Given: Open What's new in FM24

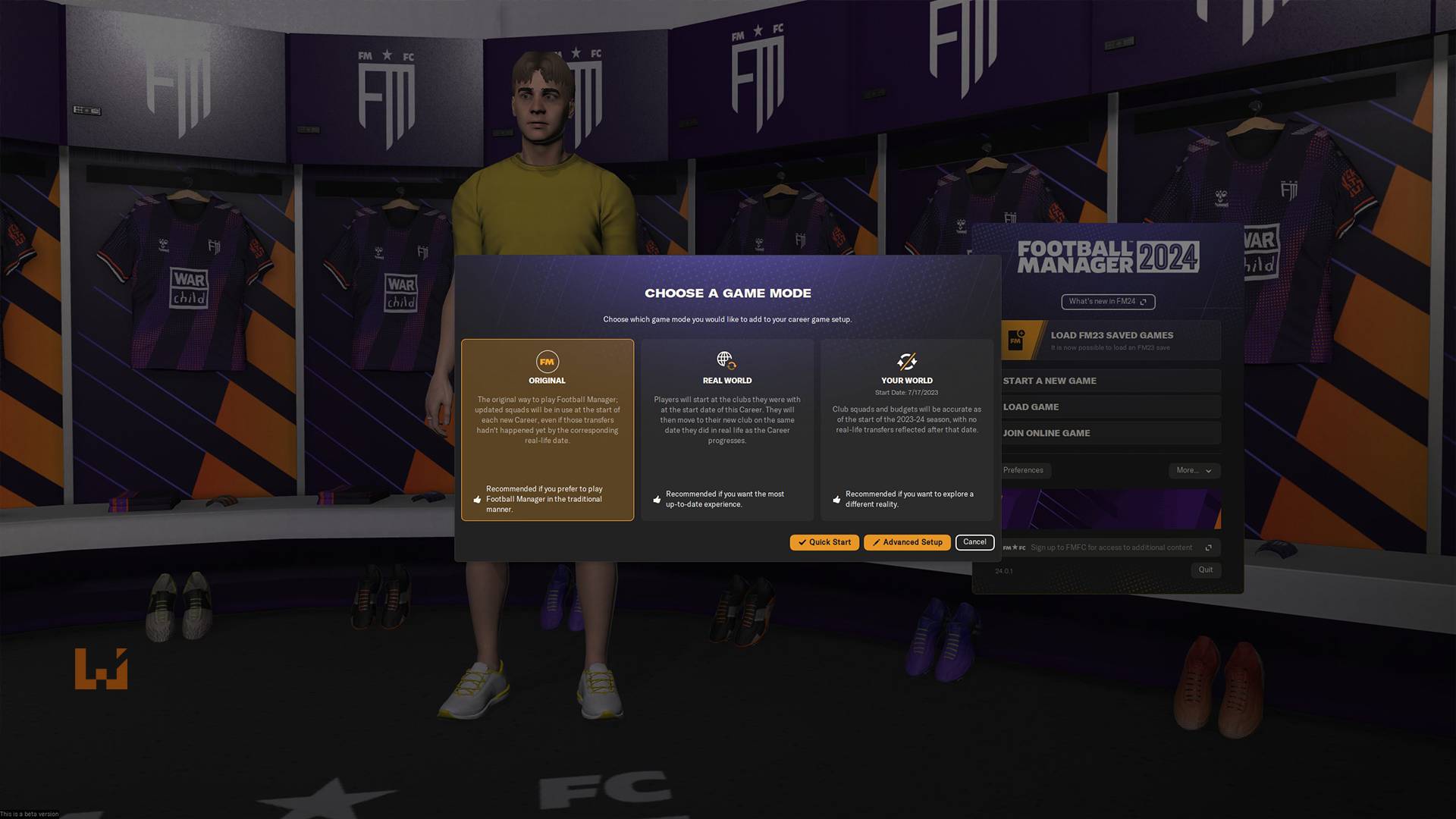Looking at the screenshot, I should (x=1108, y=302).
